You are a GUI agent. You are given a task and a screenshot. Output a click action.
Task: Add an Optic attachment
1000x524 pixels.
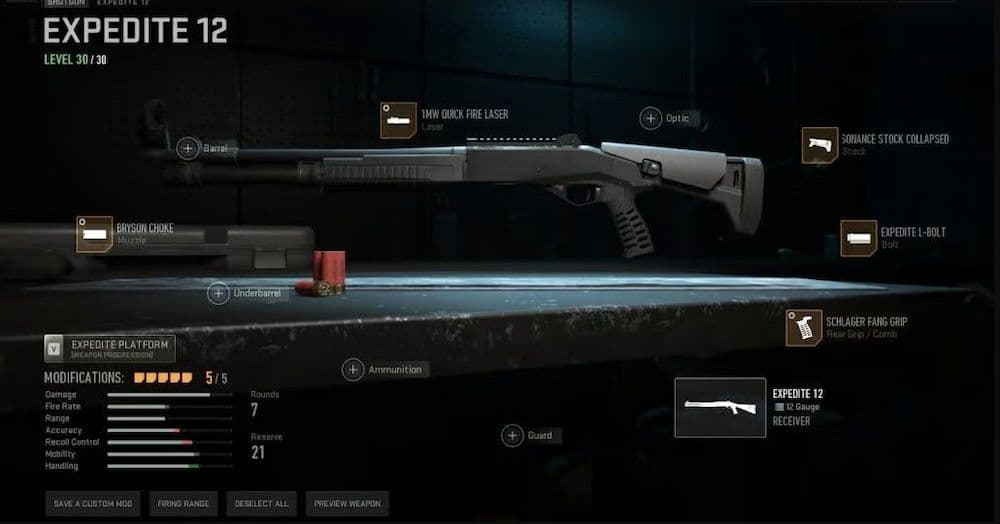click(651, 118)
